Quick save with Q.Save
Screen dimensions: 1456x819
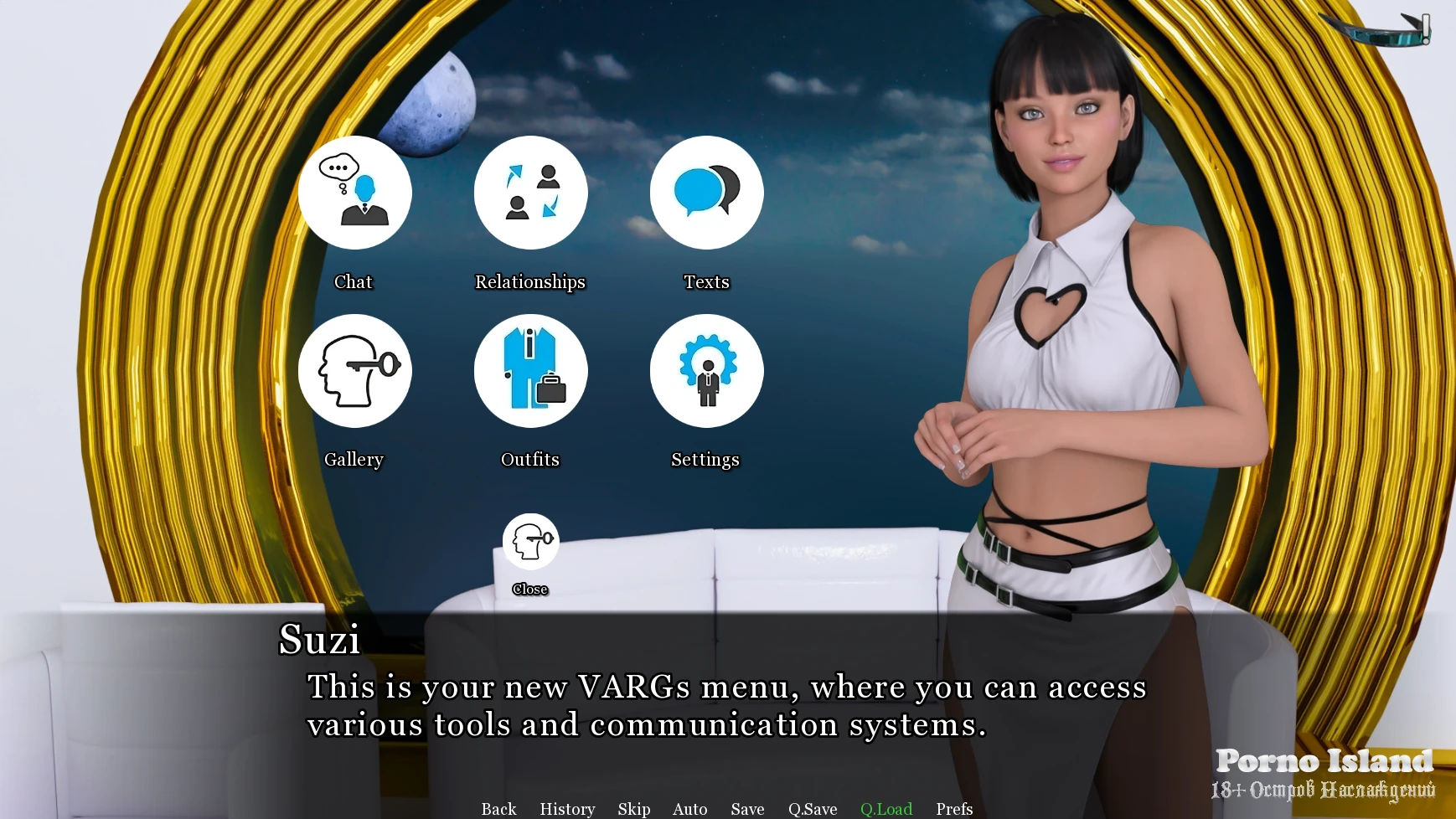coord(813,809)
